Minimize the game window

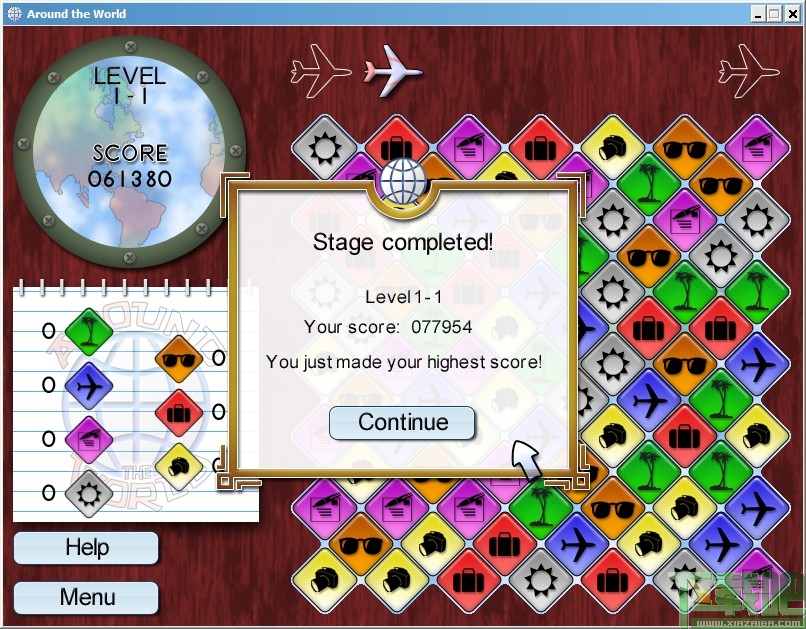pyautogui.click(x=759, y=14)
